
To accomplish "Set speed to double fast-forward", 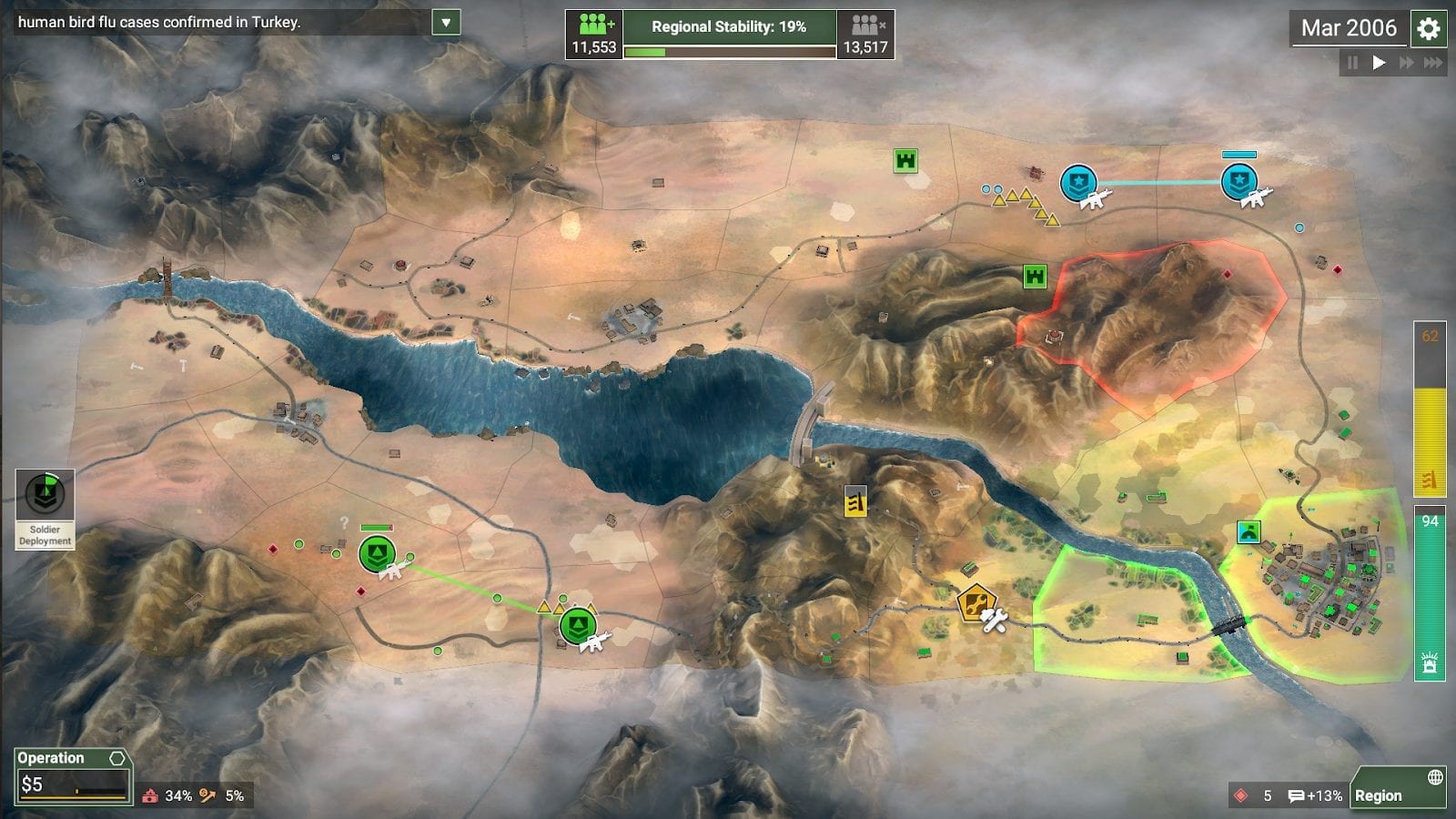I will point(1406,63).
